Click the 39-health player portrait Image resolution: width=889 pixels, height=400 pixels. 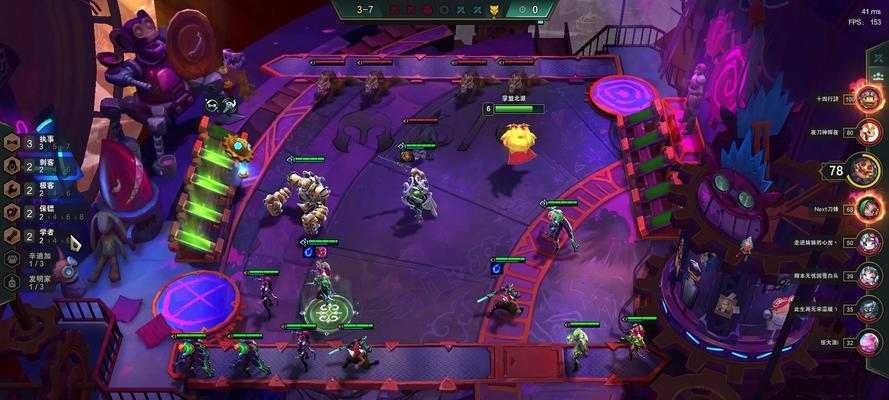[871, 277]
